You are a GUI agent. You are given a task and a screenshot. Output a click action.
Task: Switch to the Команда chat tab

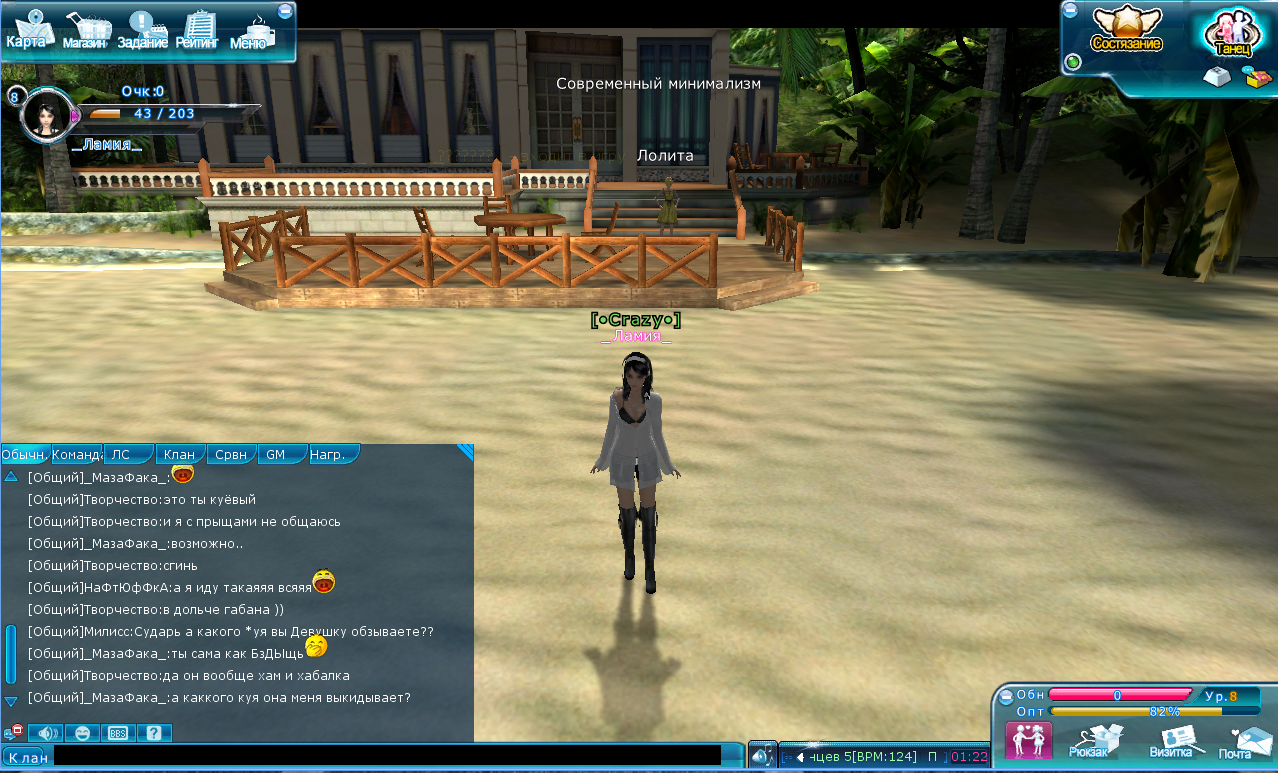[x=78, y=454]
